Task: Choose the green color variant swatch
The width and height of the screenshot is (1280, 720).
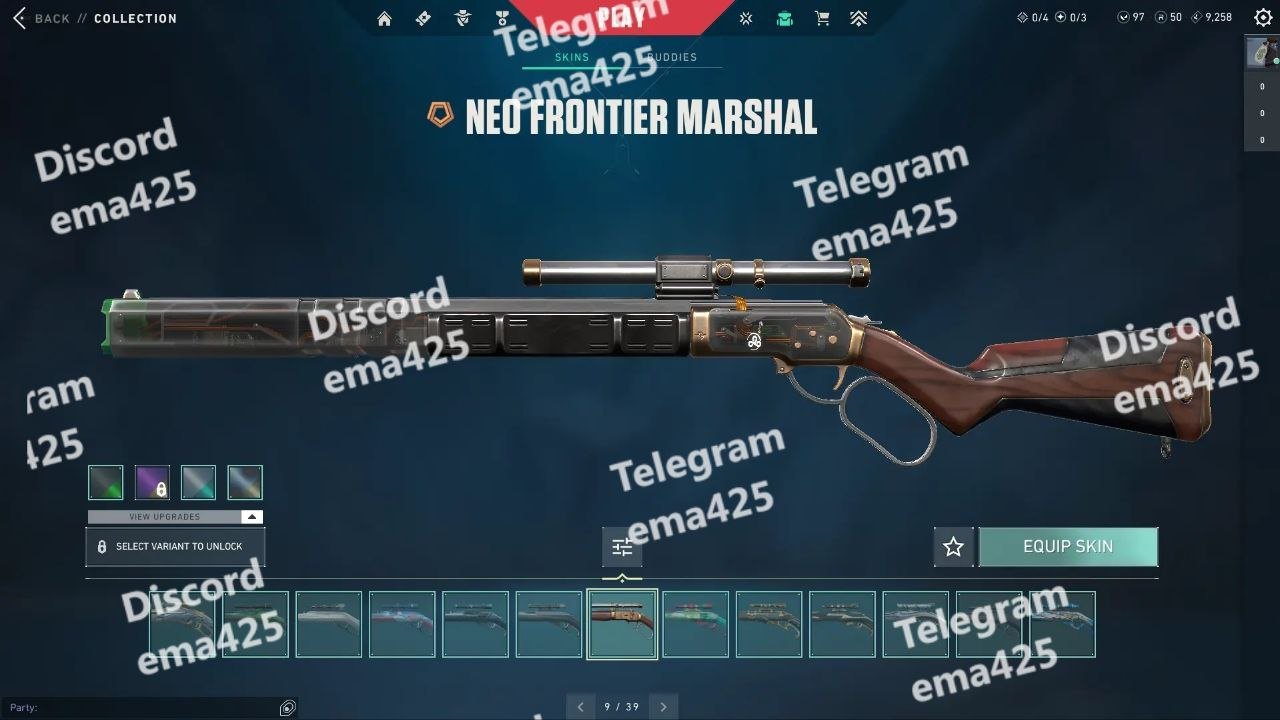Action: [x=106, y=483]
